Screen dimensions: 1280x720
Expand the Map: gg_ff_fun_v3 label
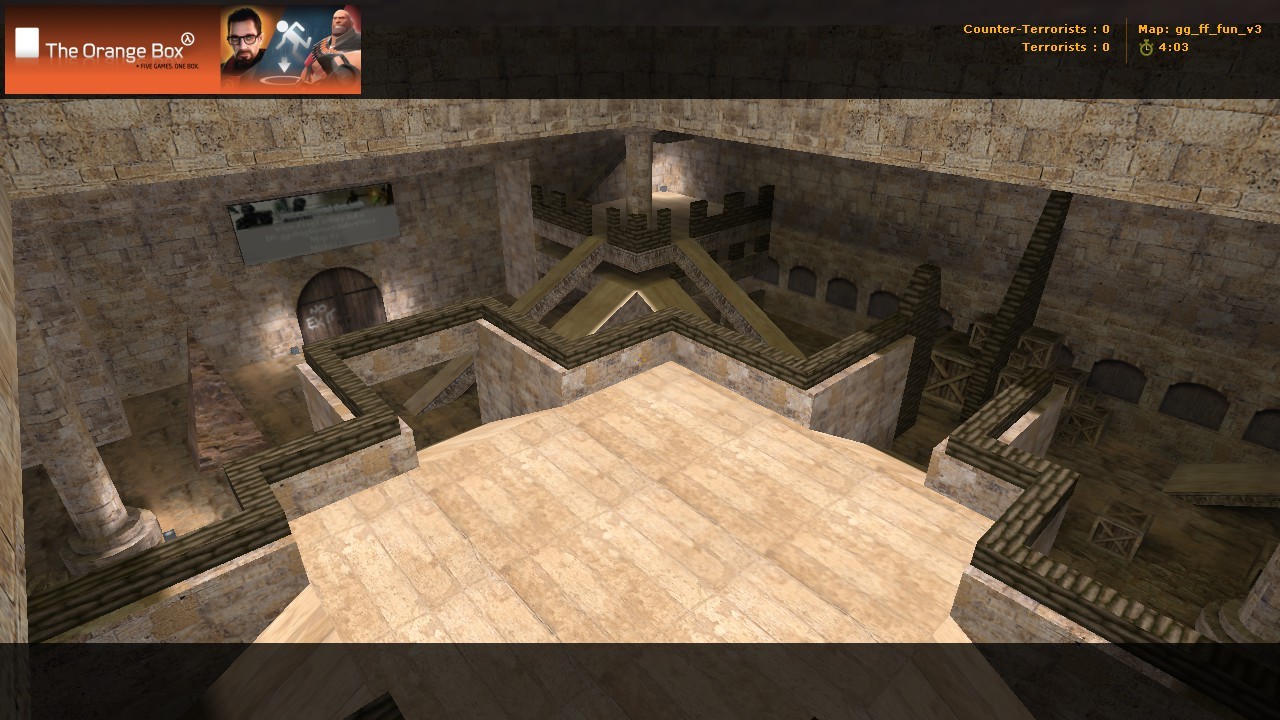pyautogui.click(x=1198, y=29)
